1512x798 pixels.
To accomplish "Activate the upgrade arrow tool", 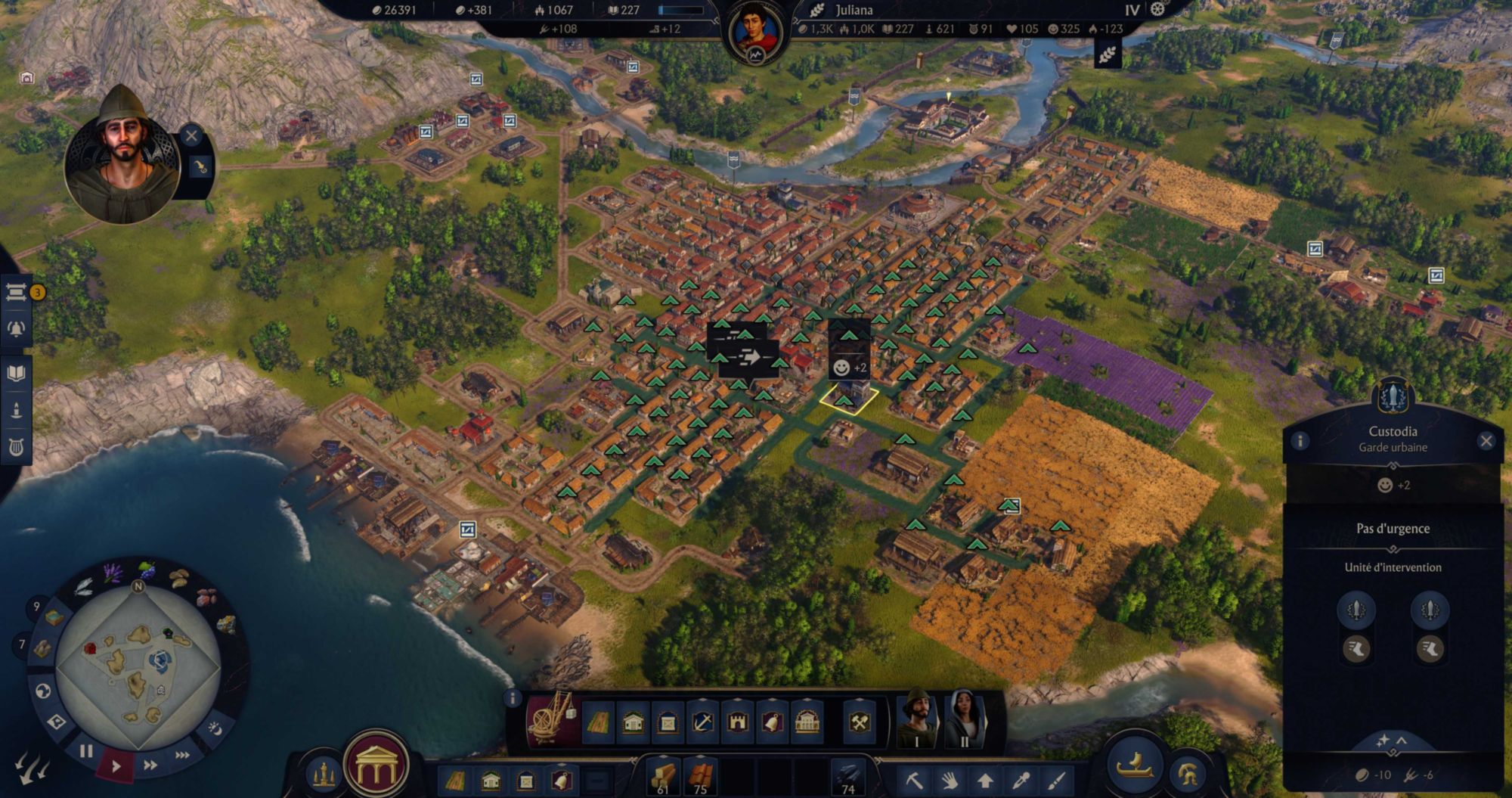I will coord(985,779).
